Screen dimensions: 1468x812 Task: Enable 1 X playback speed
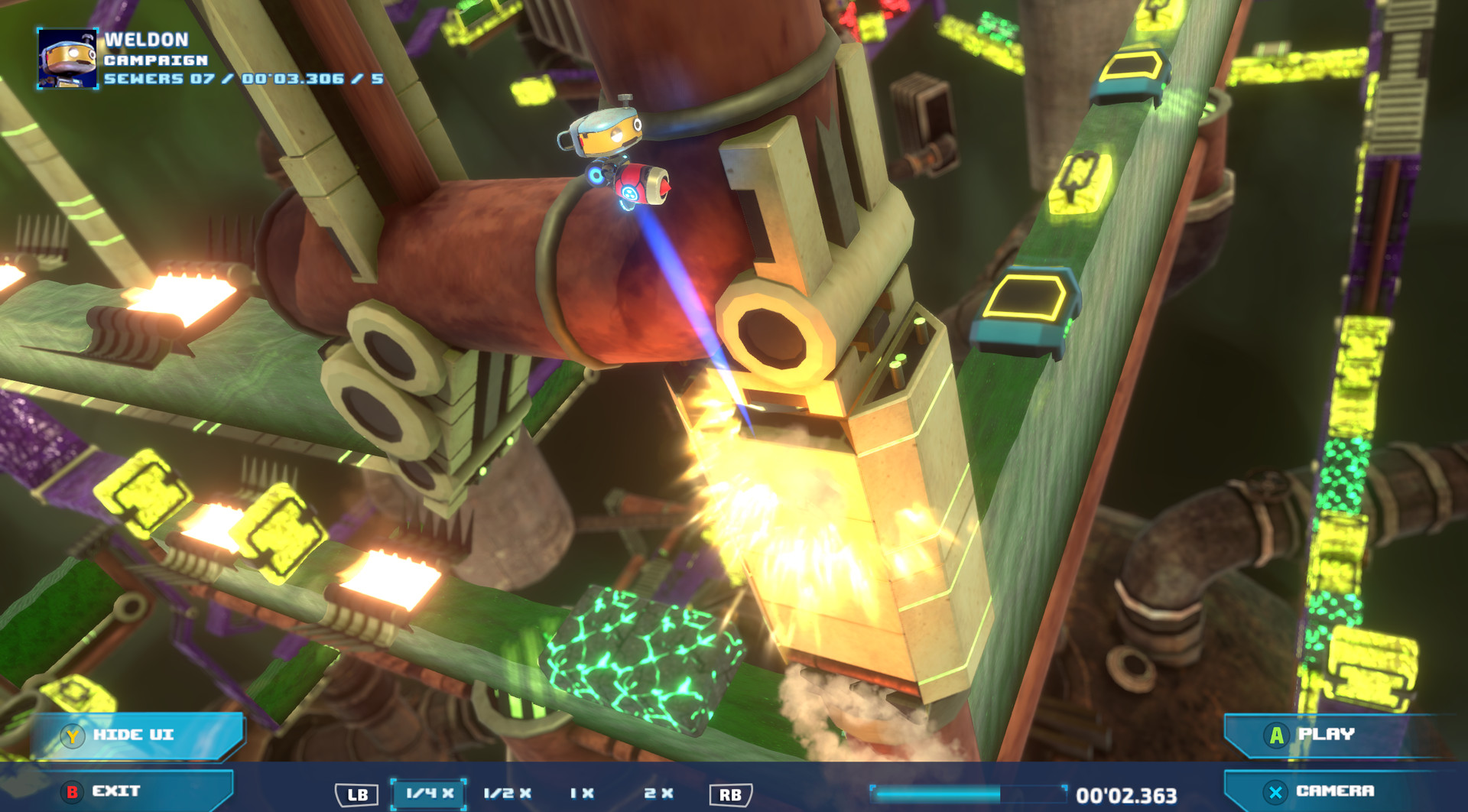[581, 794]
